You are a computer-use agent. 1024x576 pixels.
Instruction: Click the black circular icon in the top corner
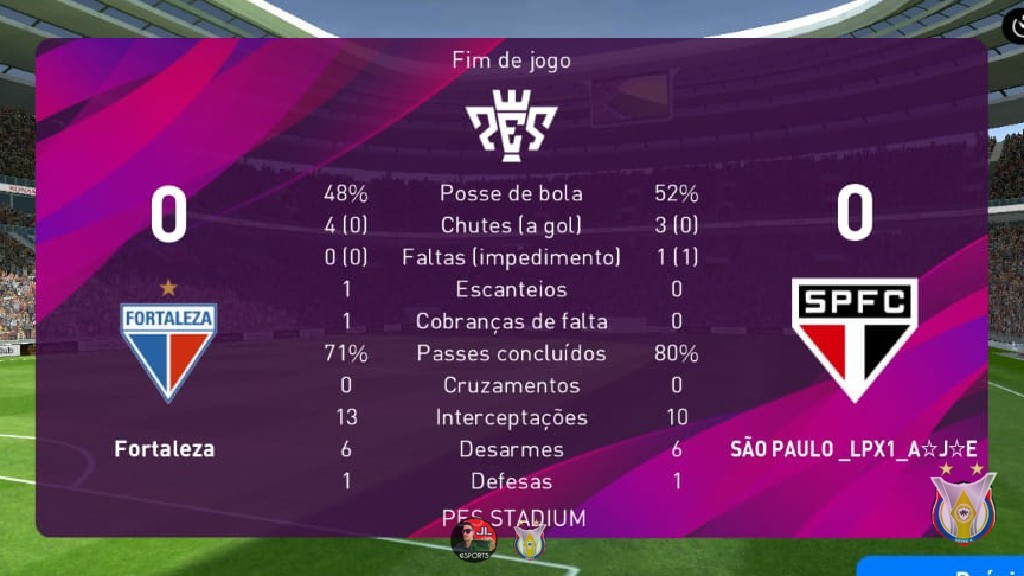pyautogui.click(x=1014, y=27)
